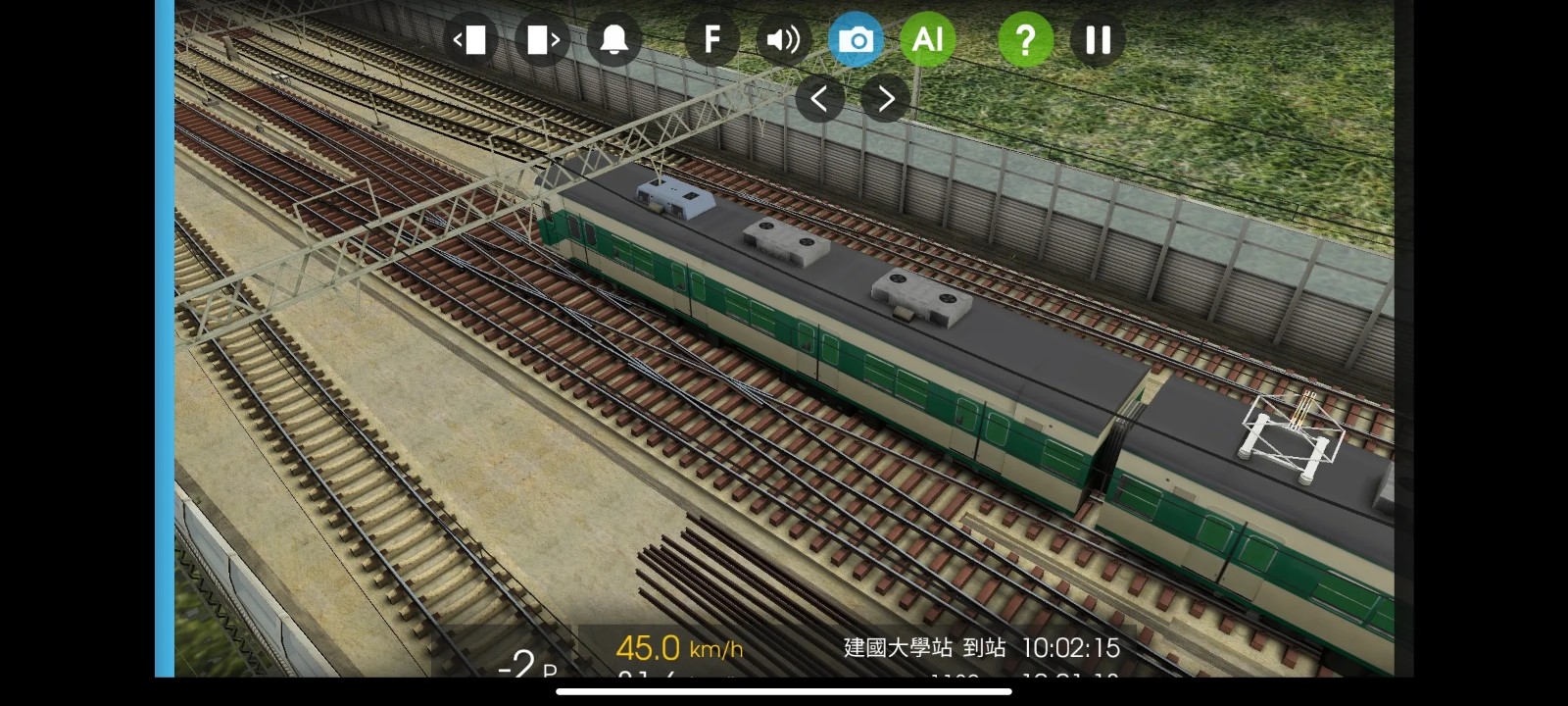
Task: Switch to the next camera view
Action: coord(883,98)
